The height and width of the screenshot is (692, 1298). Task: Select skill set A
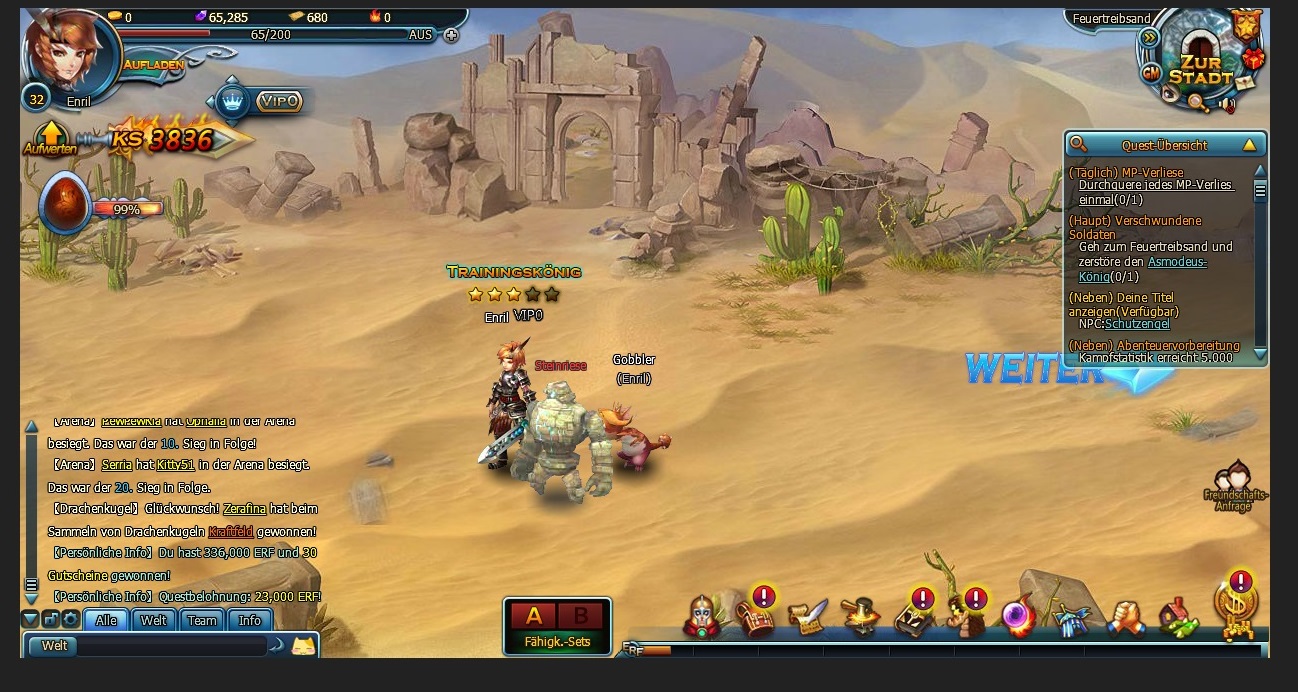click(533, 616)
